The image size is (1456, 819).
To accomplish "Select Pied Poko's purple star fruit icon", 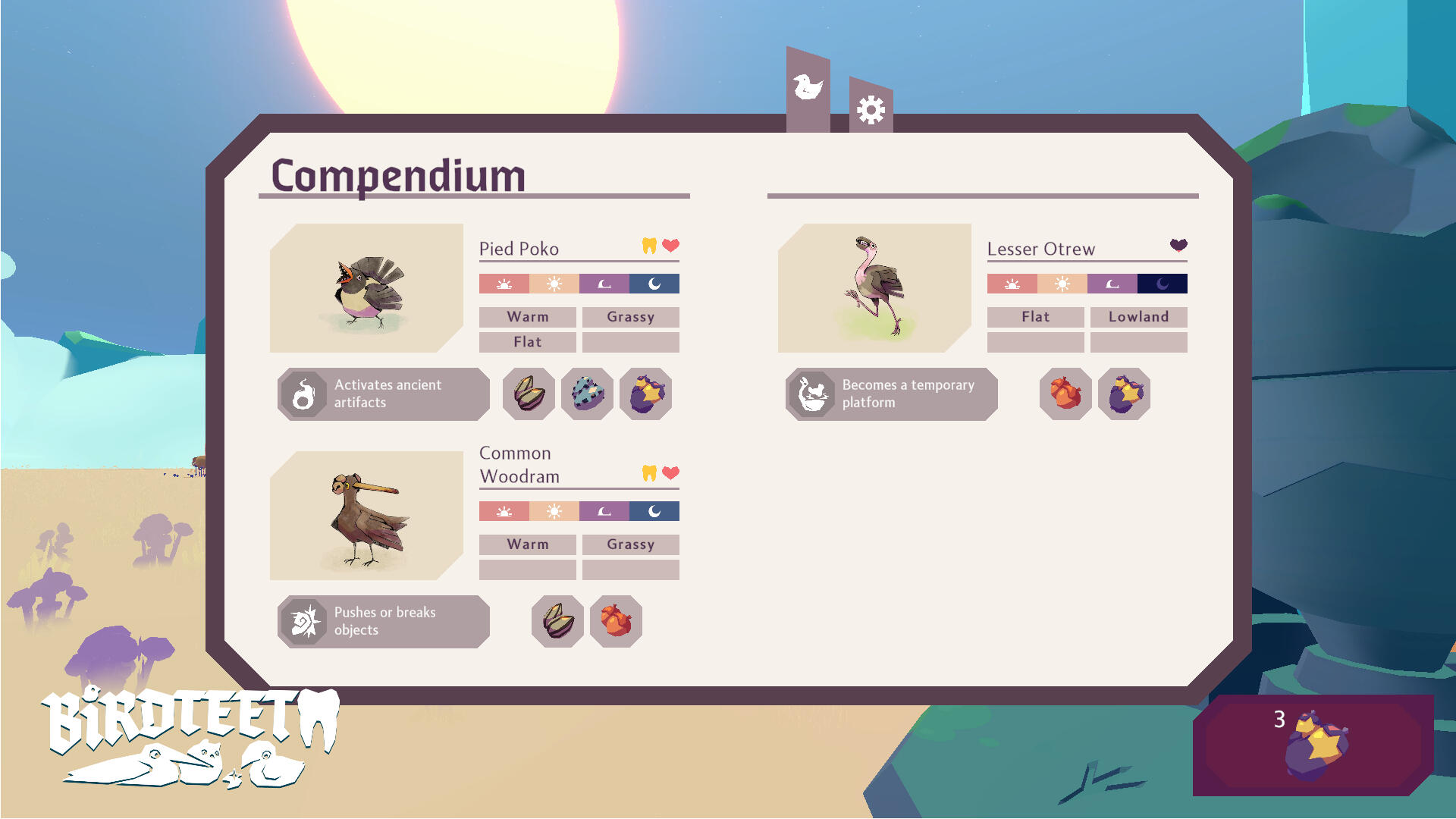I will point(645,394).
